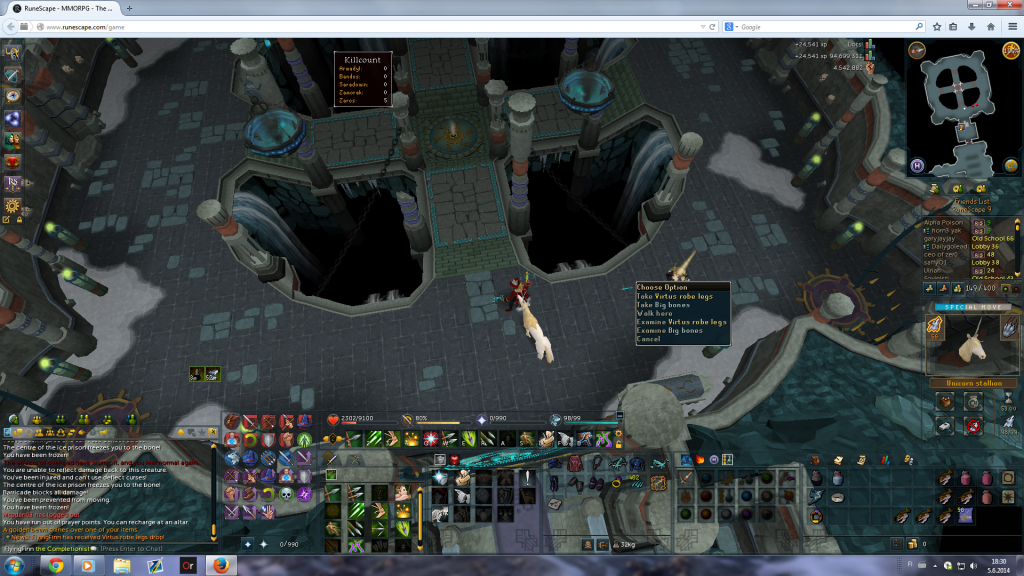
Task: Select Walk here in the menu
Action: tap(654, 314)
